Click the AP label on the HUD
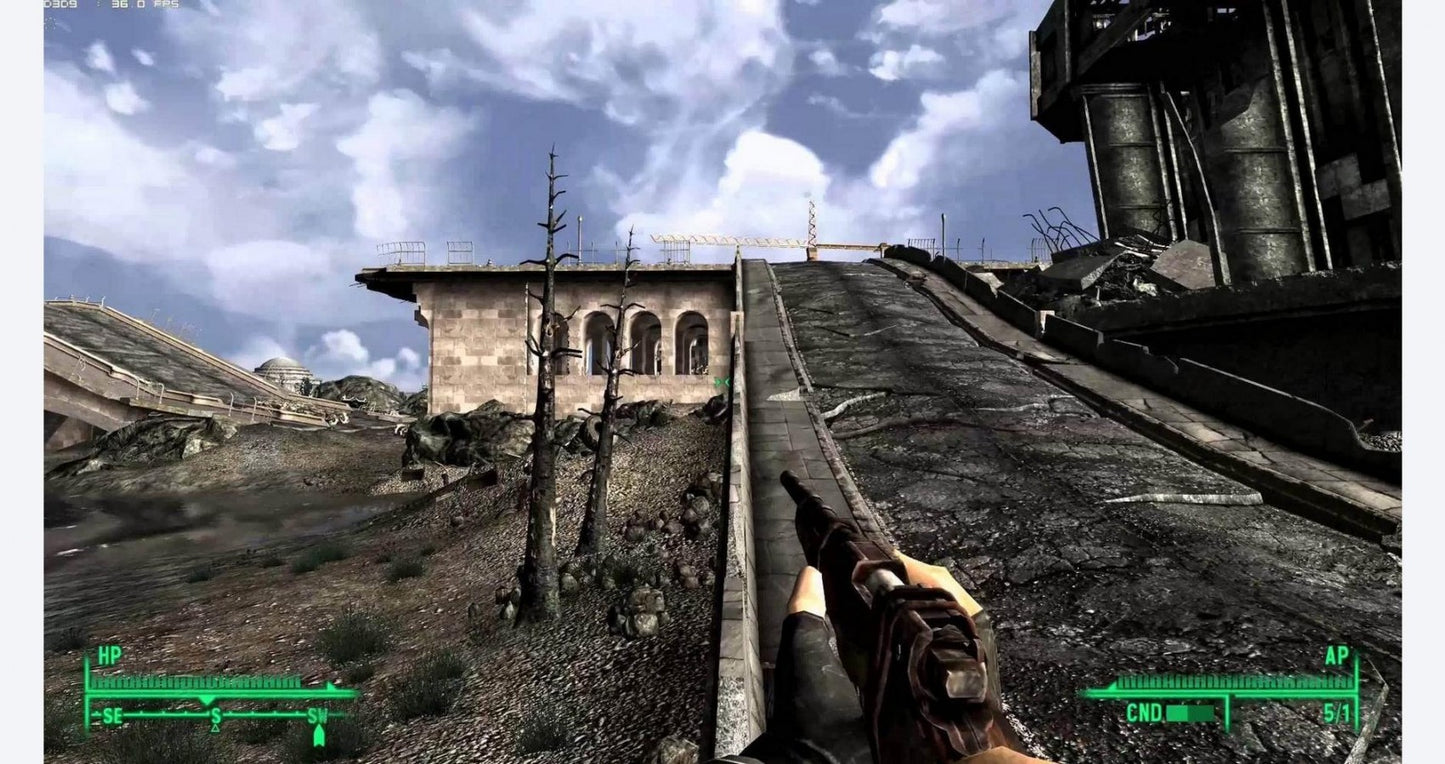 click(1337, 656)
